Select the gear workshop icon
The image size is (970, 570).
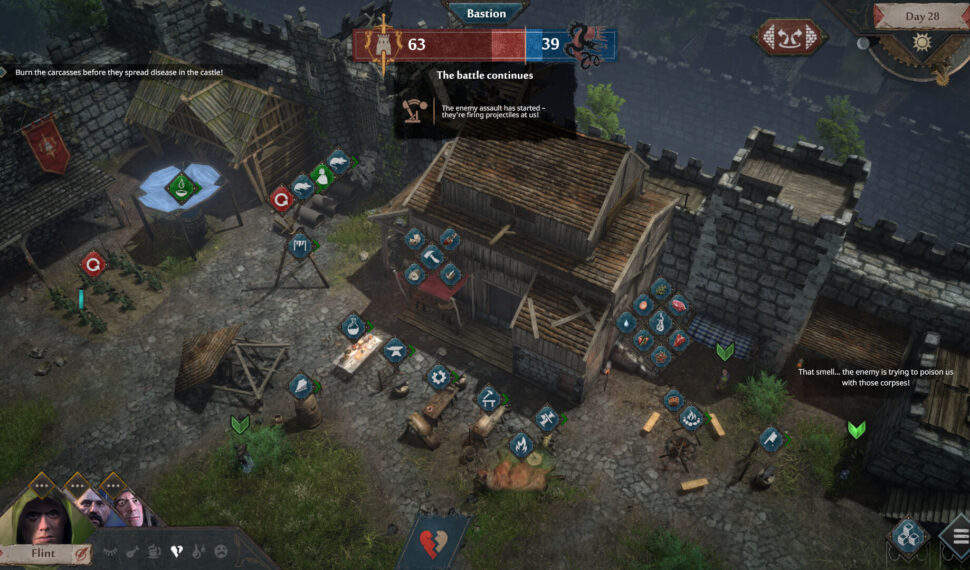[437, 377]
